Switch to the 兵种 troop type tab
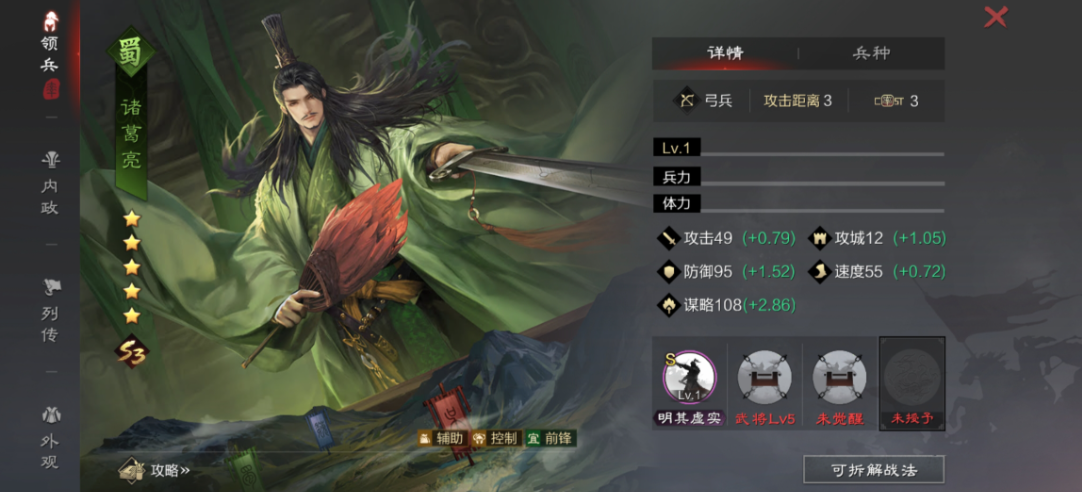Image resolution: width=1082 pixels, height=492 pixels. click(x=871, y=53)
